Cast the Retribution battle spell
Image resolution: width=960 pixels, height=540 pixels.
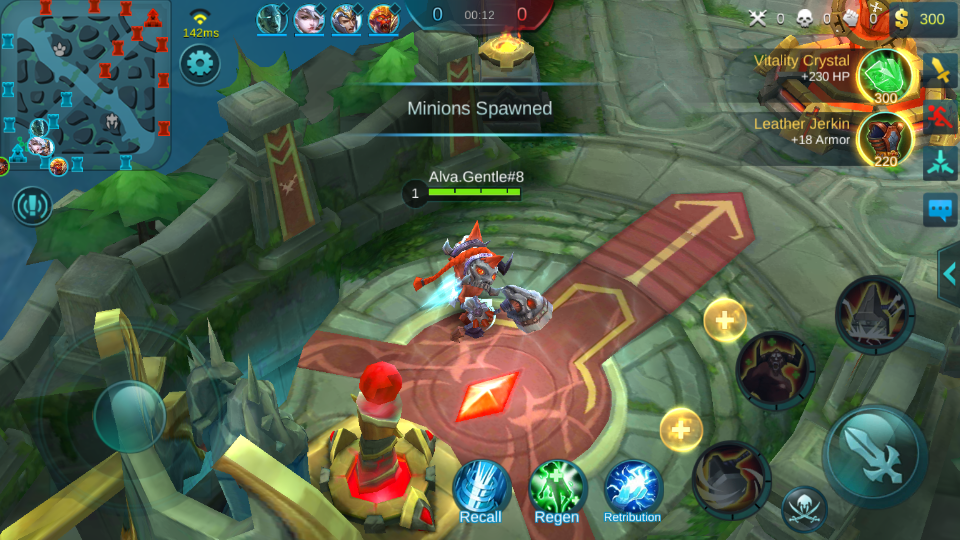pyautogui.click(x=632, y=488)
